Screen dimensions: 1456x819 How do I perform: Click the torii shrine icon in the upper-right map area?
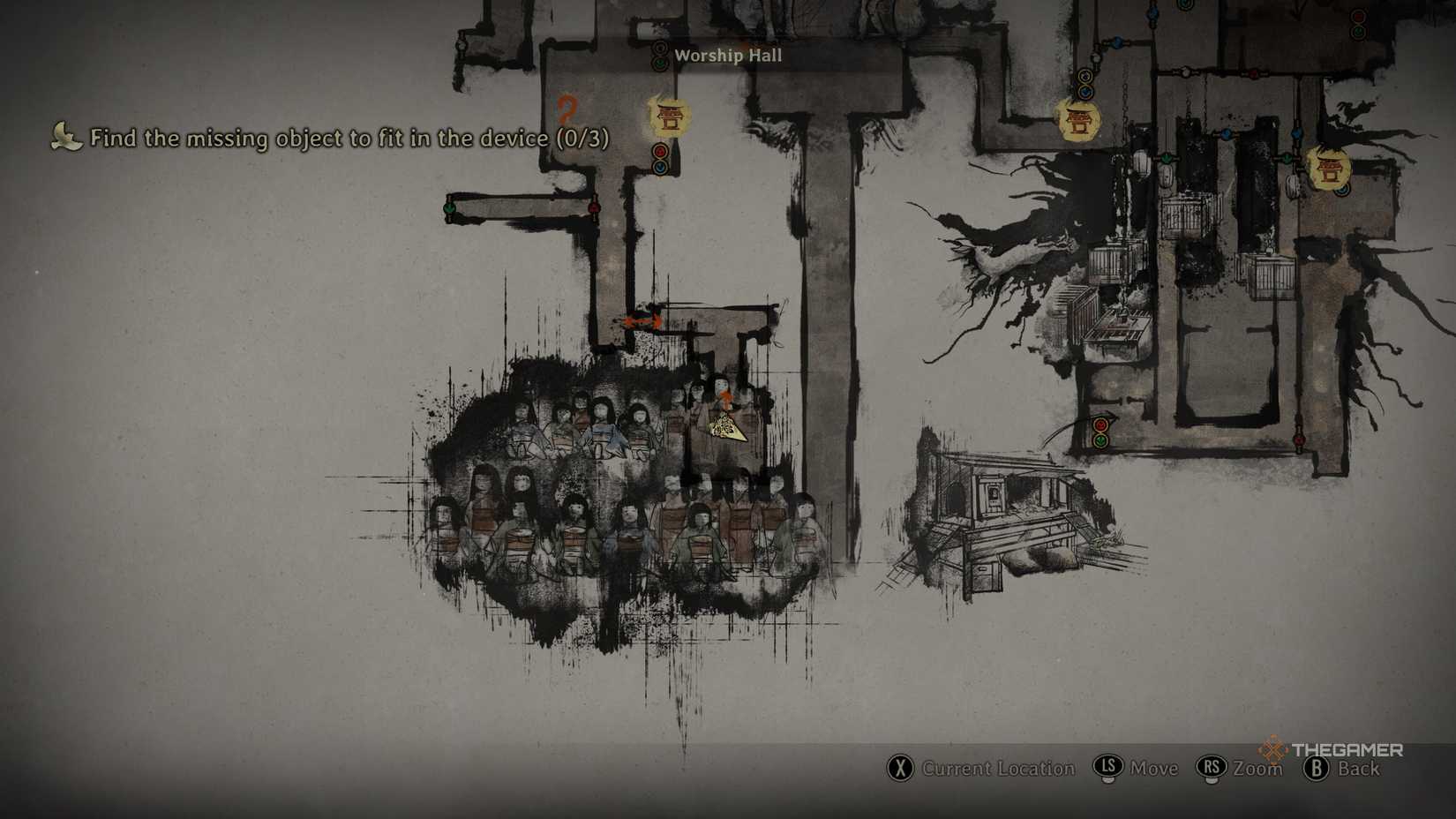[x=1080, y=122]
